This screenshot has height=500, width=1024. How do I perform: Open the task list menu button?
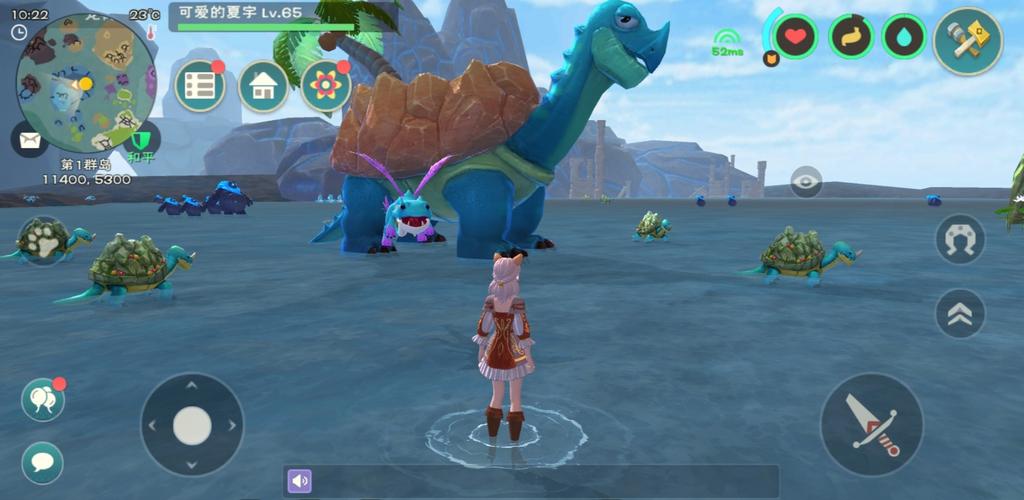[x=200, y=86]
